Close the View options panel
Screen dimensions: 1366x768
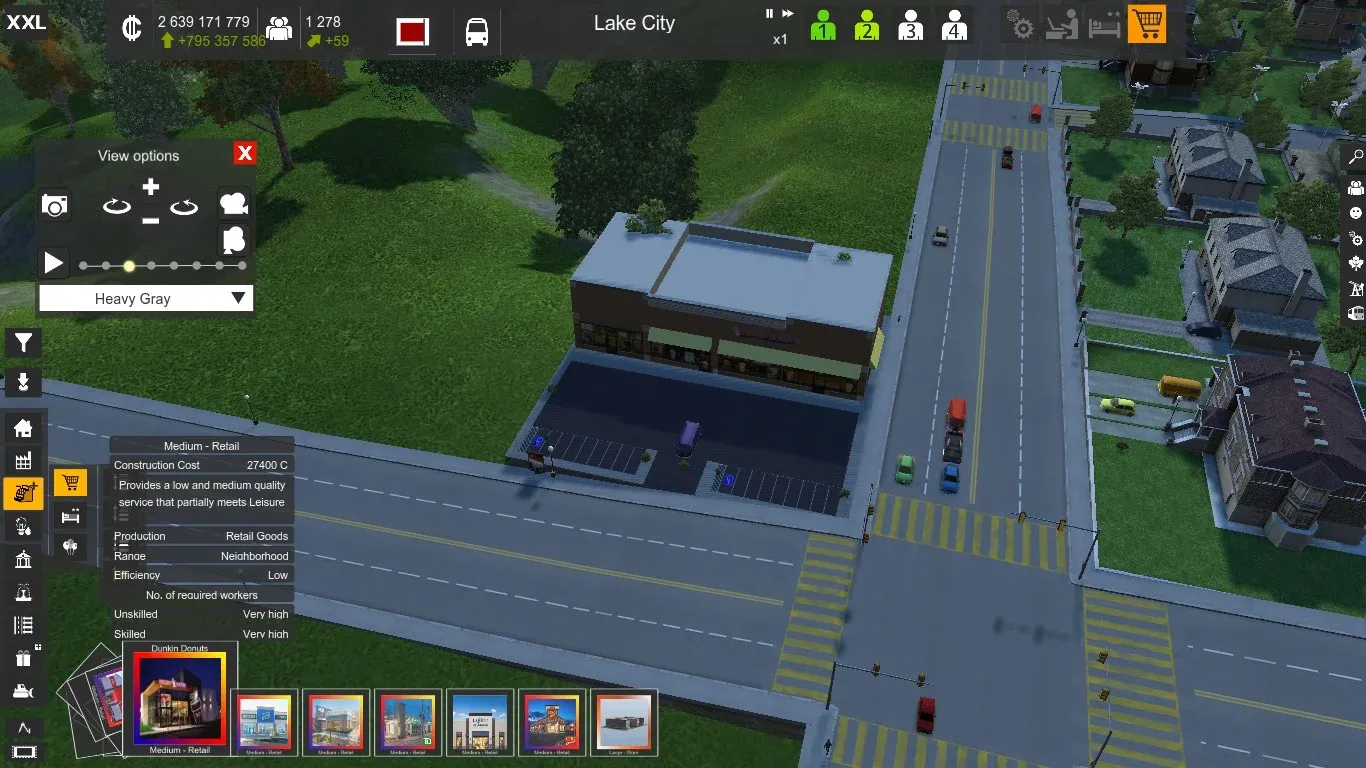coord(244,153)
